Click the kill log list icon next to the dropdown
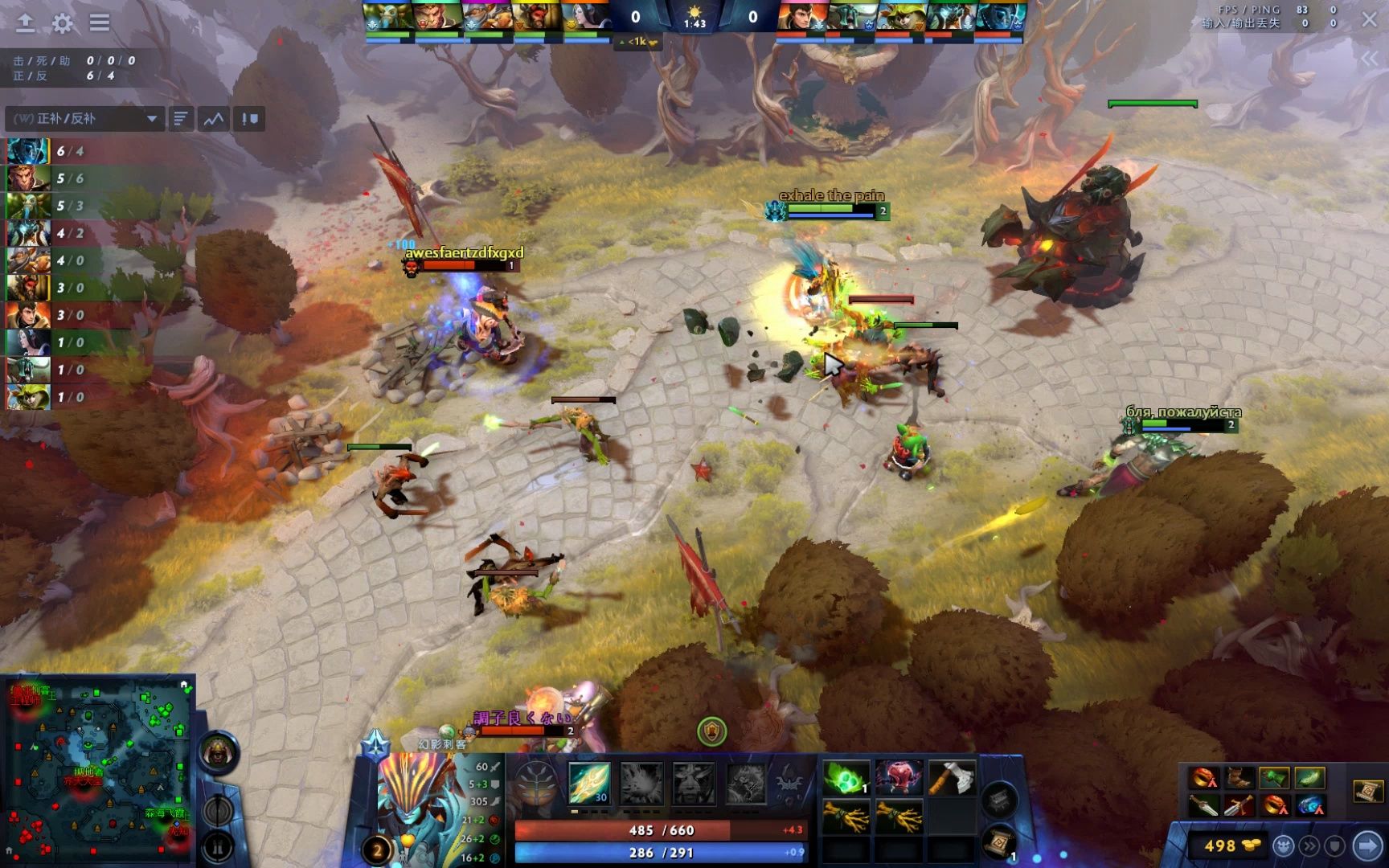 (180, 118)
